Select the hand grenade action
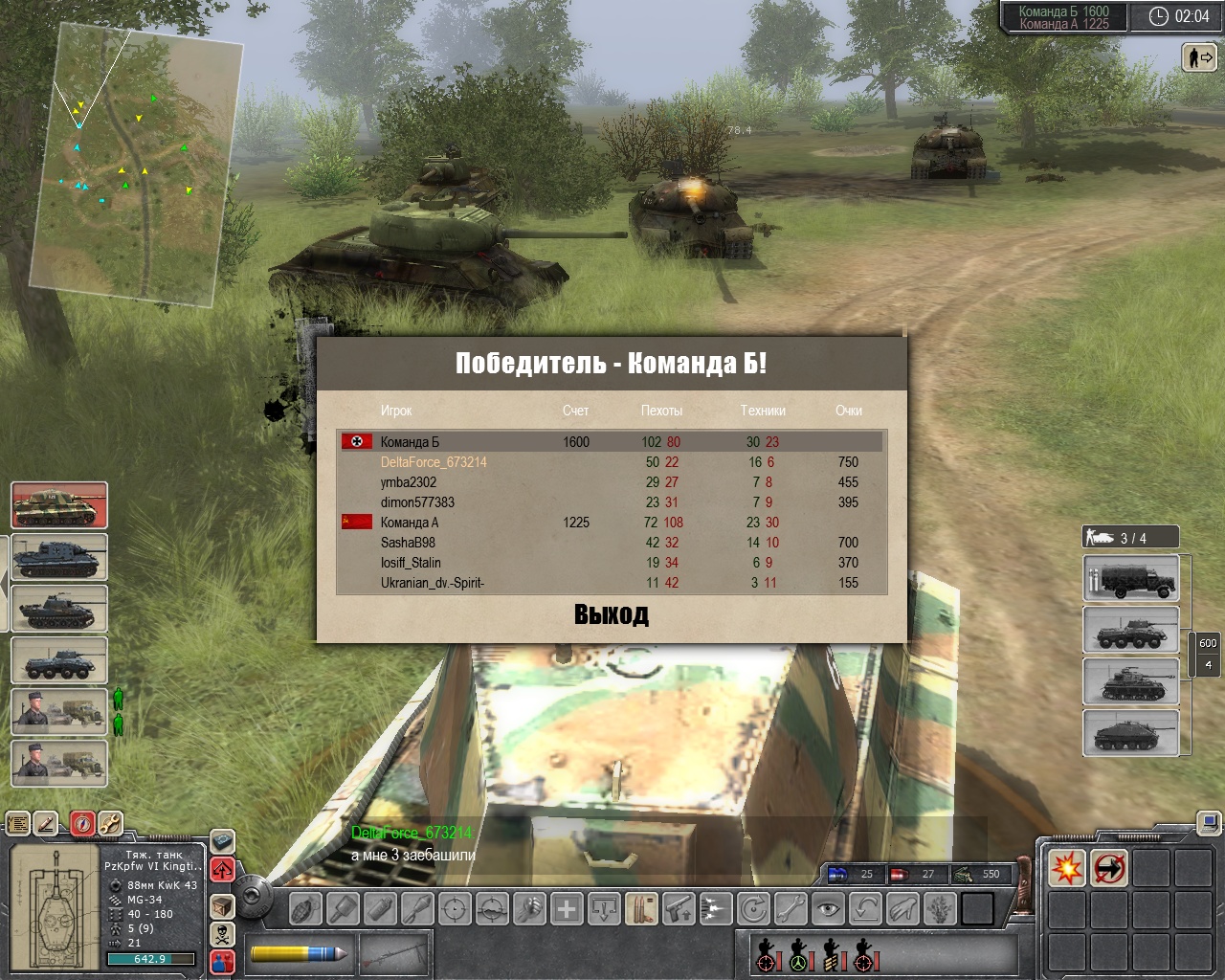 (x=306, y=908)
